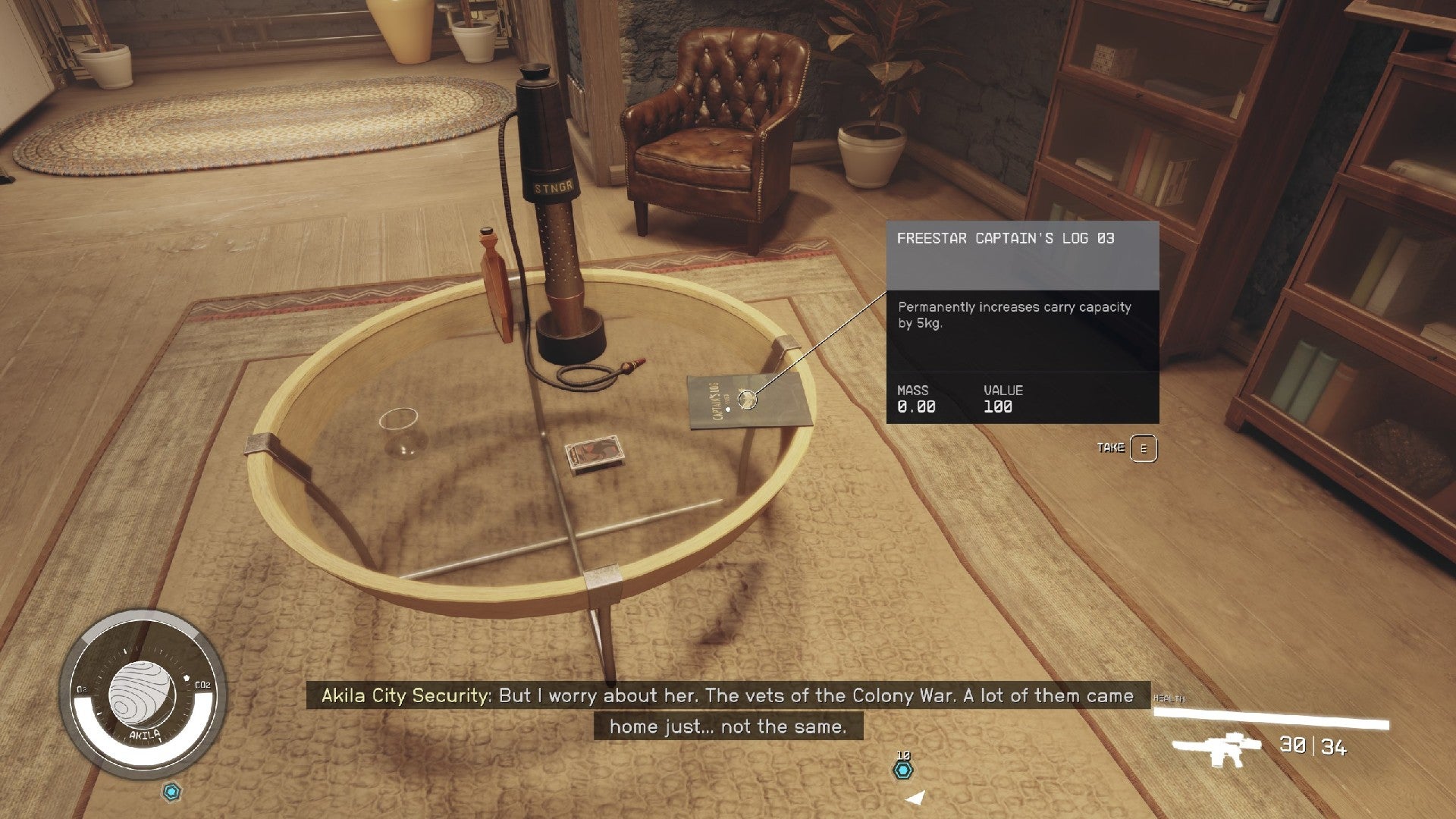Select the Freestar Captain's Log 03 info card
1456x819 pixels.
tap(1022, 322)
